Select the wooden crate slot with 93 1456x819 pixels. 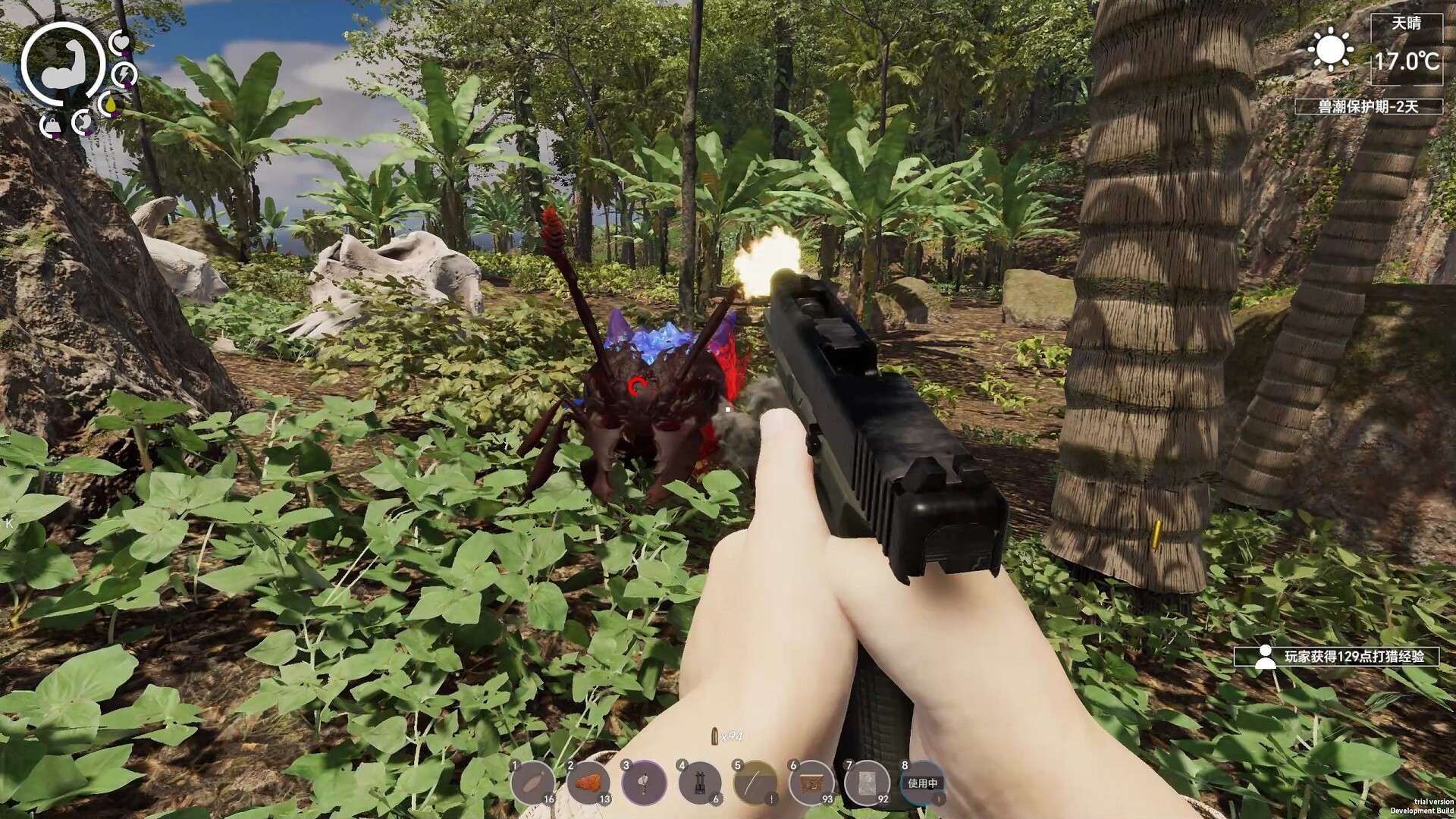click(811, 782)
